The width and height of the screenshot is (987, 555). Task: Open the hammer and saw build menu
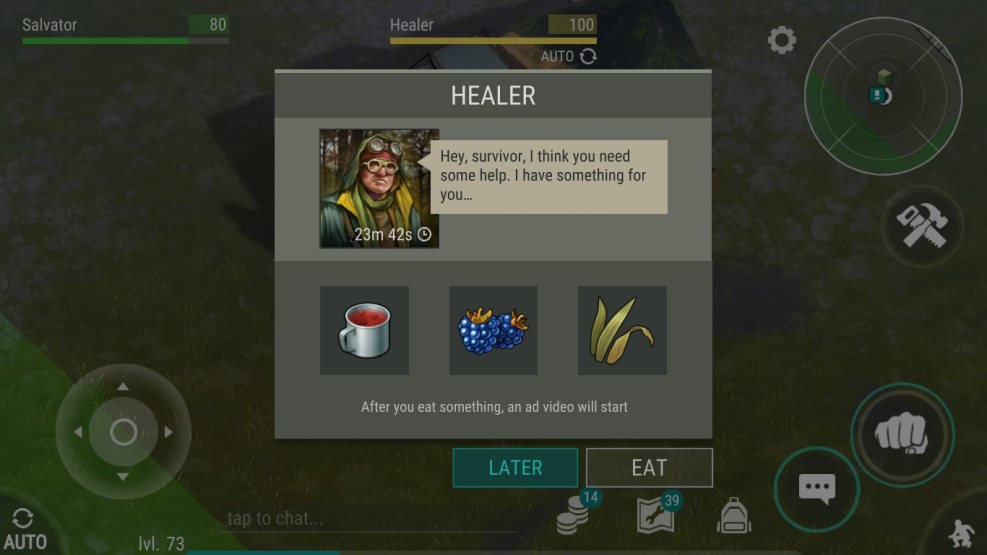[920, 227]
